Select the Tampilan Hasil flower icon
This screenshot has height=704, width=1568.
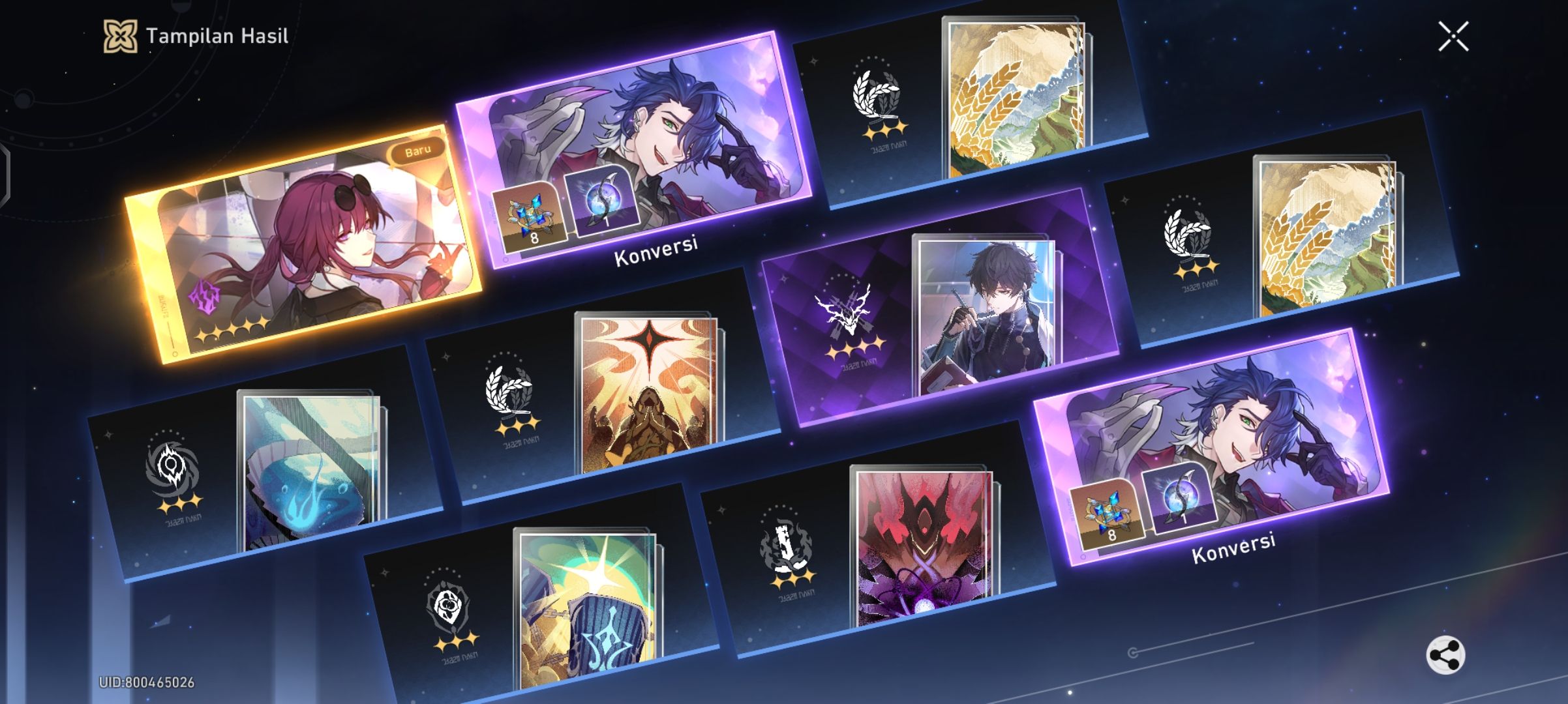pyautogui.click(x=121, y=37)
